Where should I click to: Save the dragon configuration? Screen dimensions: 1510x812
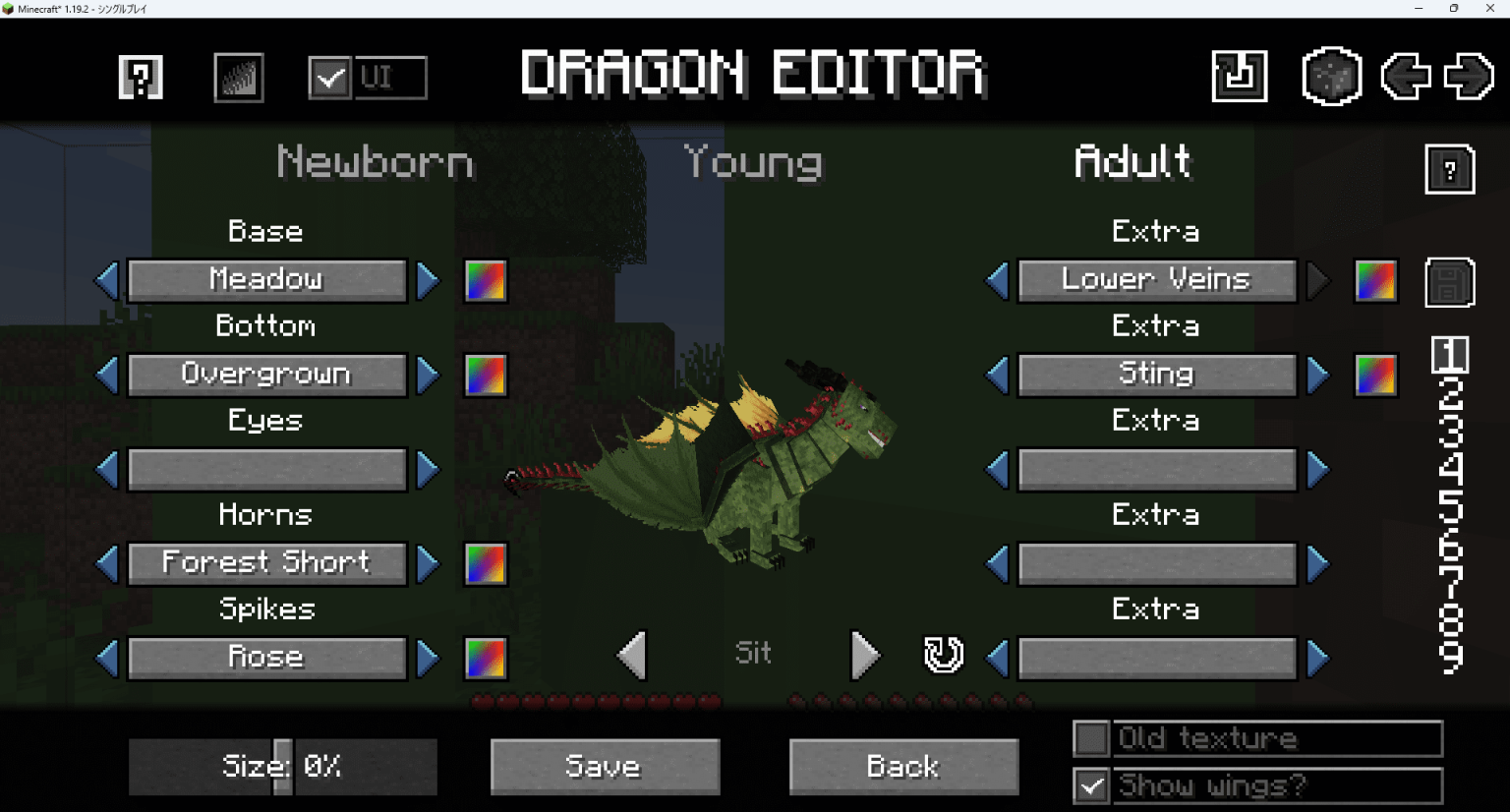pyautogui.click(x=604, y=766)
